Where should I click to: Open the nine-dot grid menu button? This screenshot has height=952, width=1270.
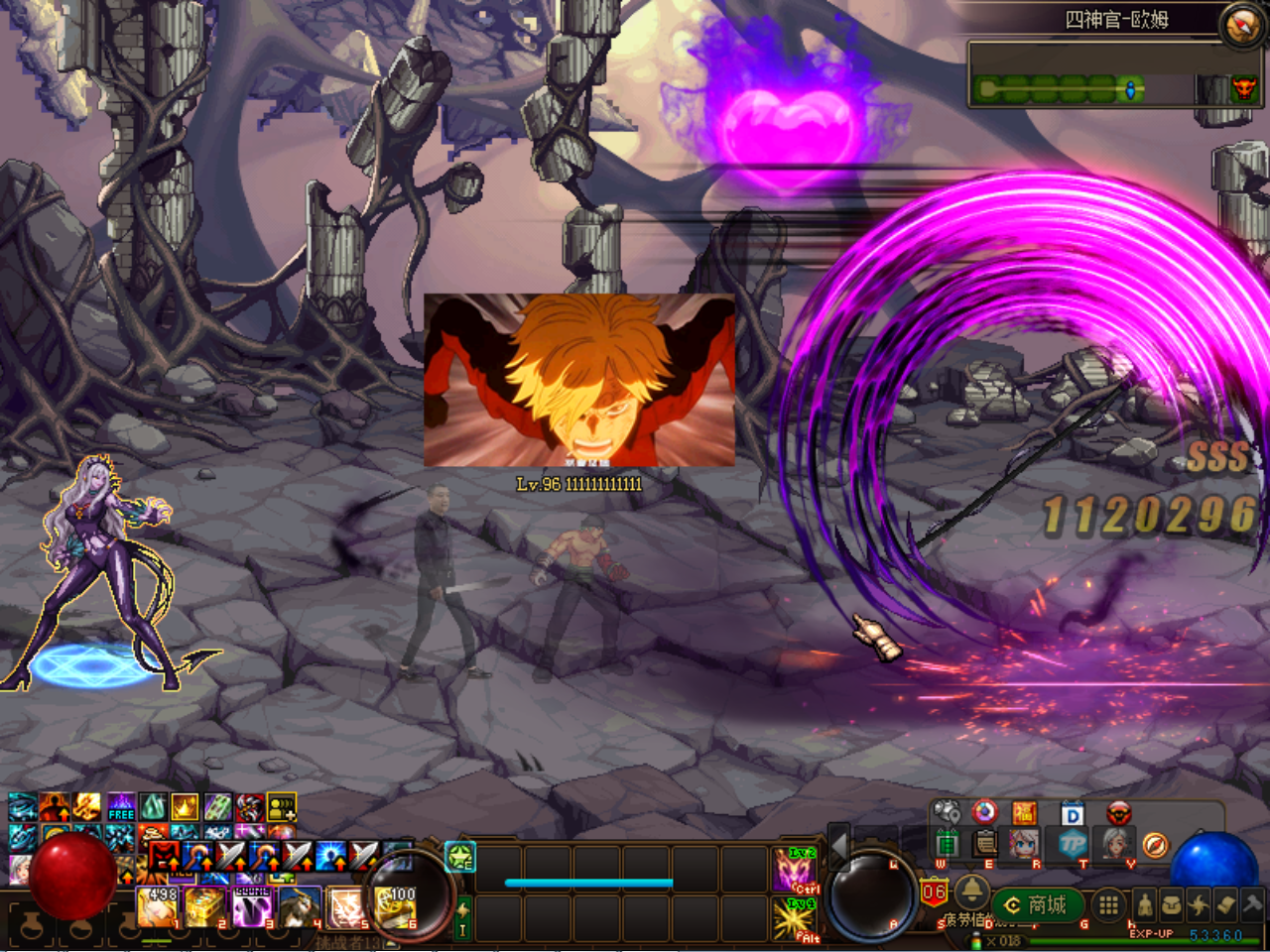point(1108,904)
